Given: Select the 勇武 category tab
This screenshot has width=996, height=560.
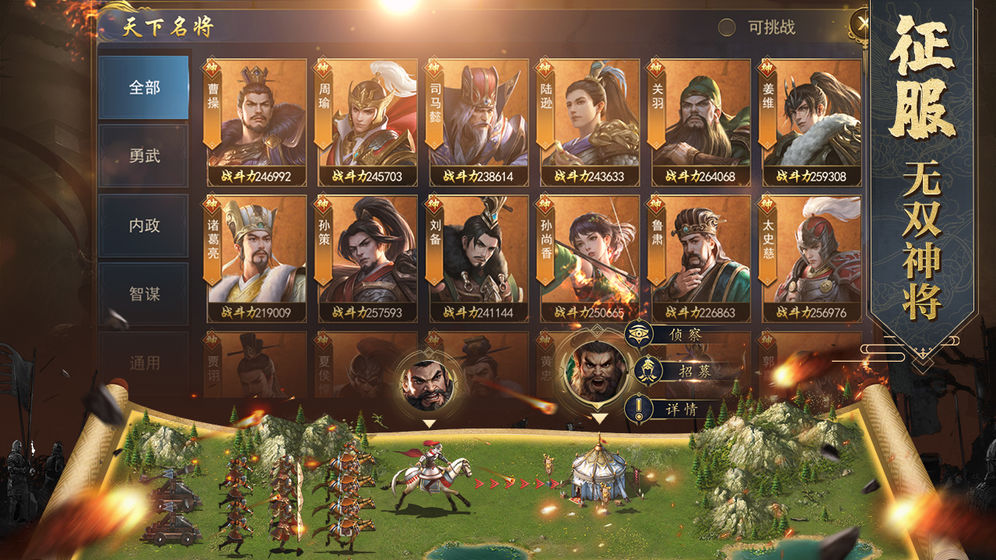Looking at the screenshot, I should (144, 156).
